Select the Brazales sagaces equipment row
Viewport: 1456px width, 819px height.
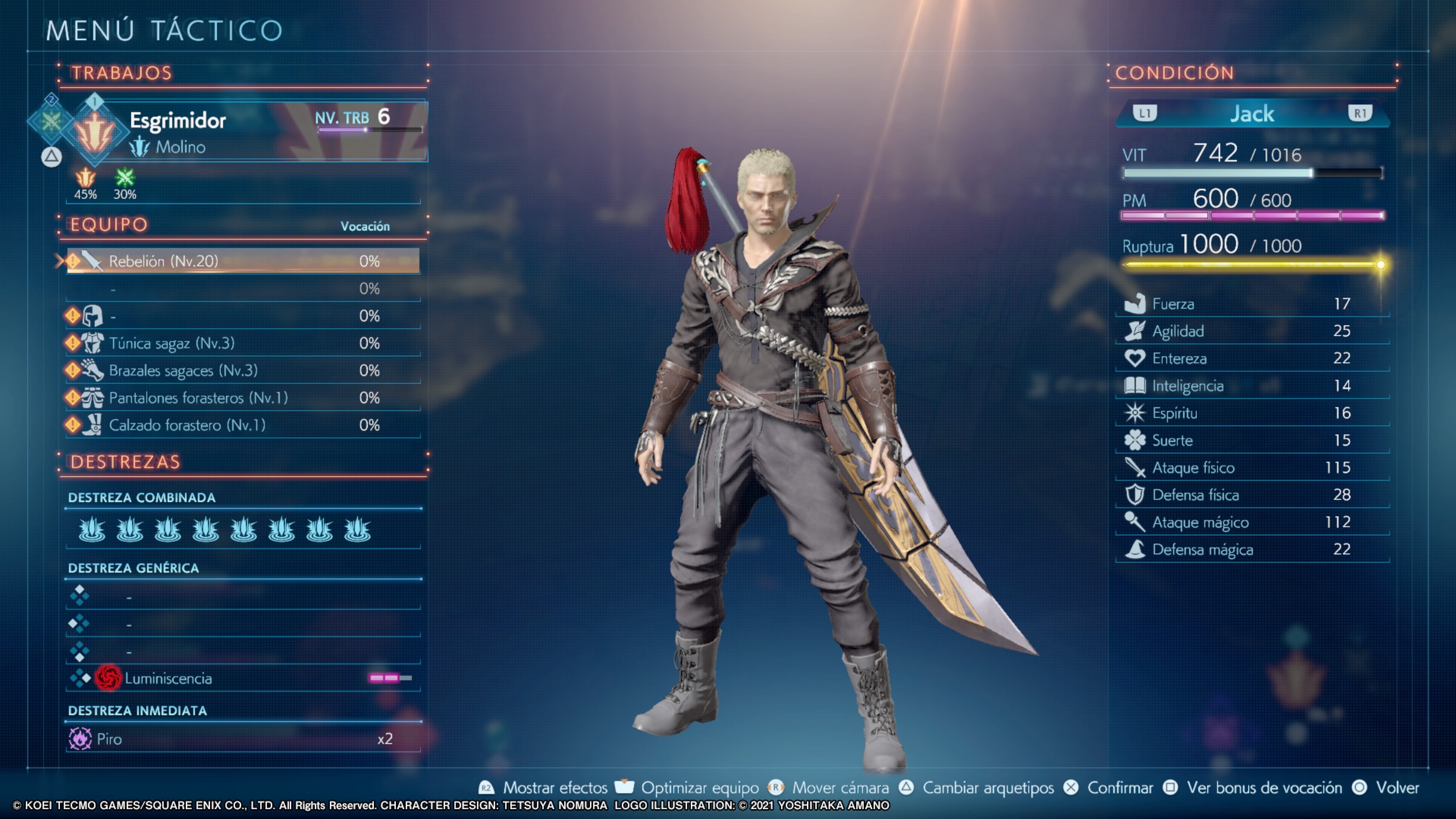click(243, 371)
